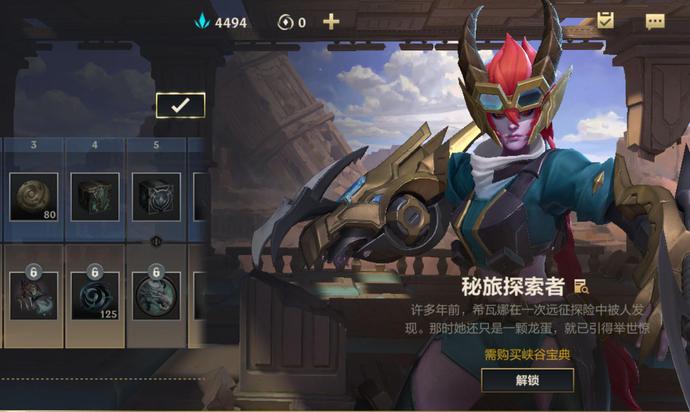Select the level 3 gold coin reward of 80
690x412 pixels.
(34, 196)
